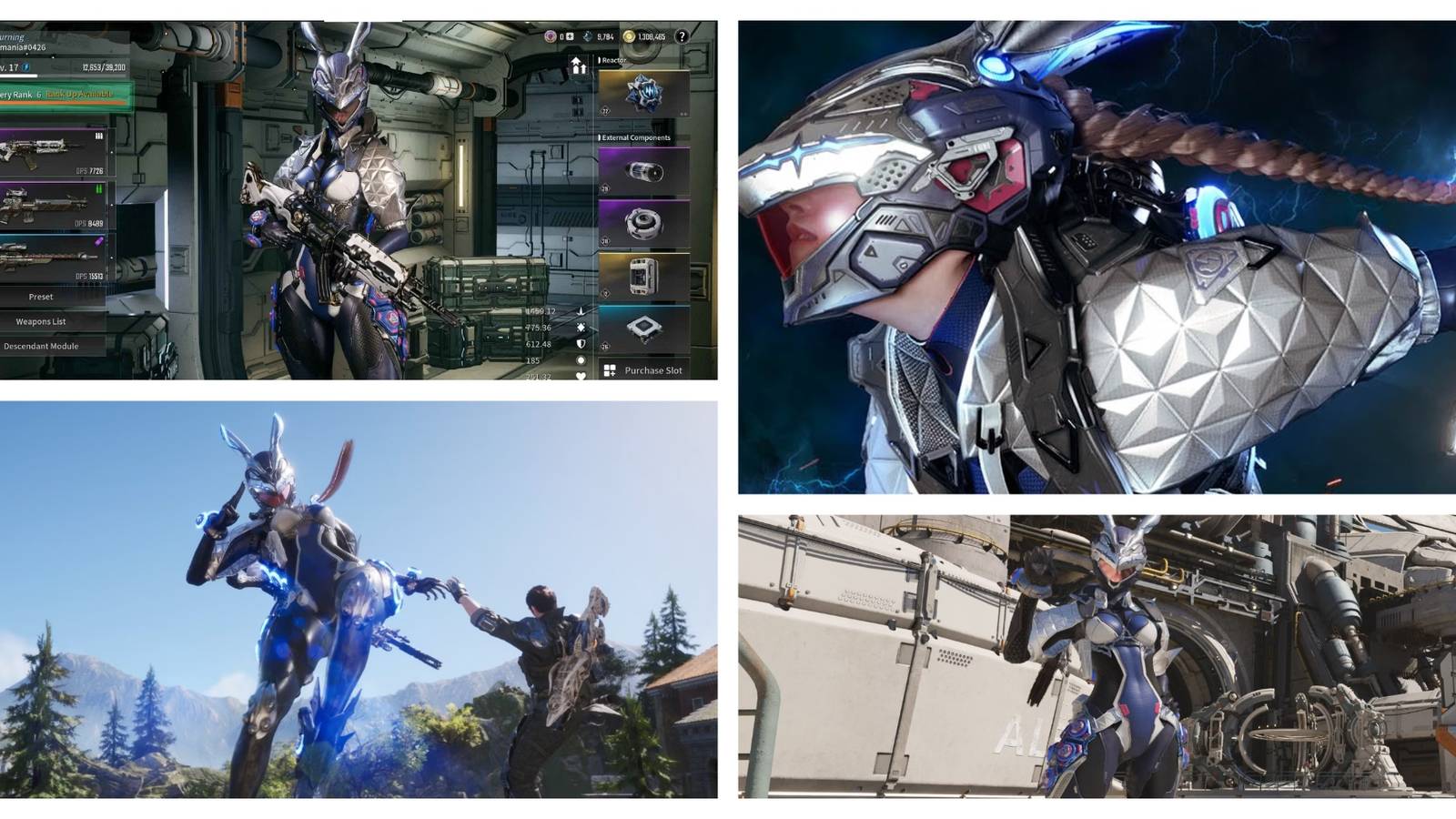Open the Weapons List
Viewport: 1456px width, 819px height.
[x=44, y=321]
